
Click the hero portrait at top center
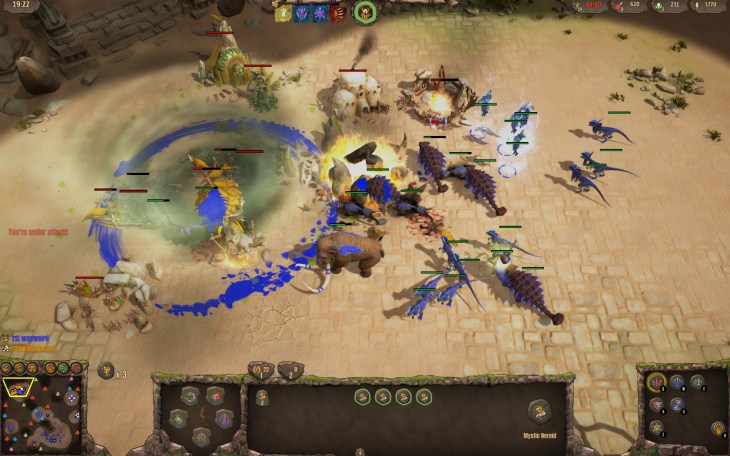[365, 12]
